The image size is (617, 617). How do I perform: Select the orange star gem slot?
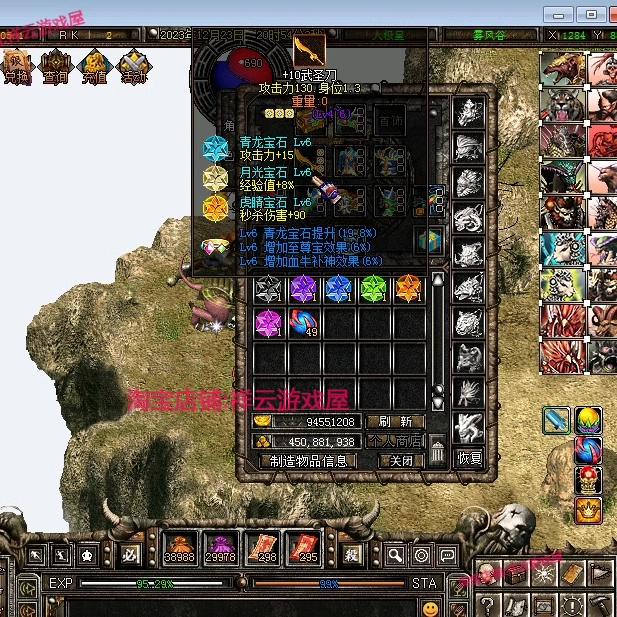click(408, 290)
